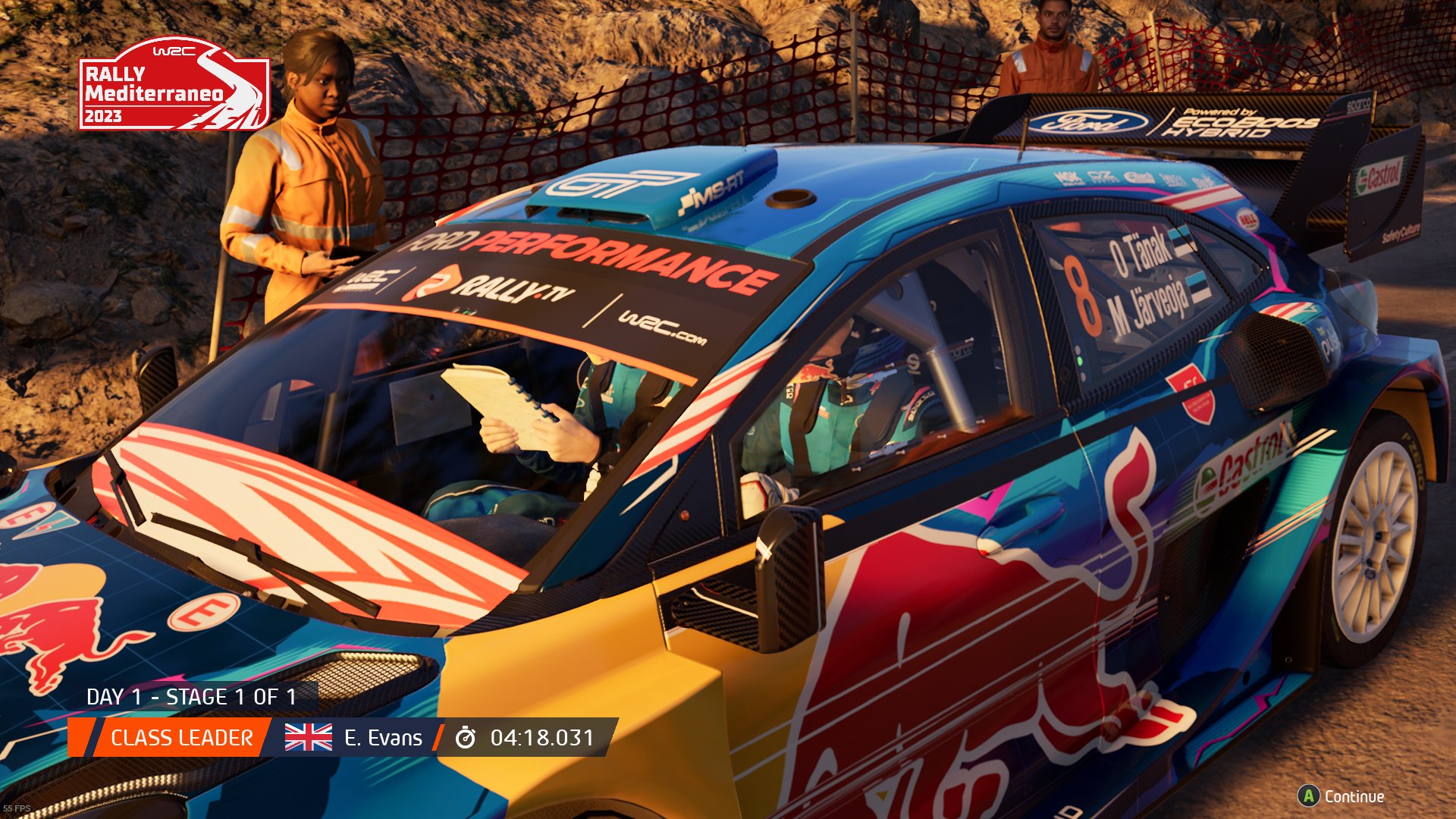Continue to the next screen
Viewport: 1456px width, 819px height.
coord(1341,796)
